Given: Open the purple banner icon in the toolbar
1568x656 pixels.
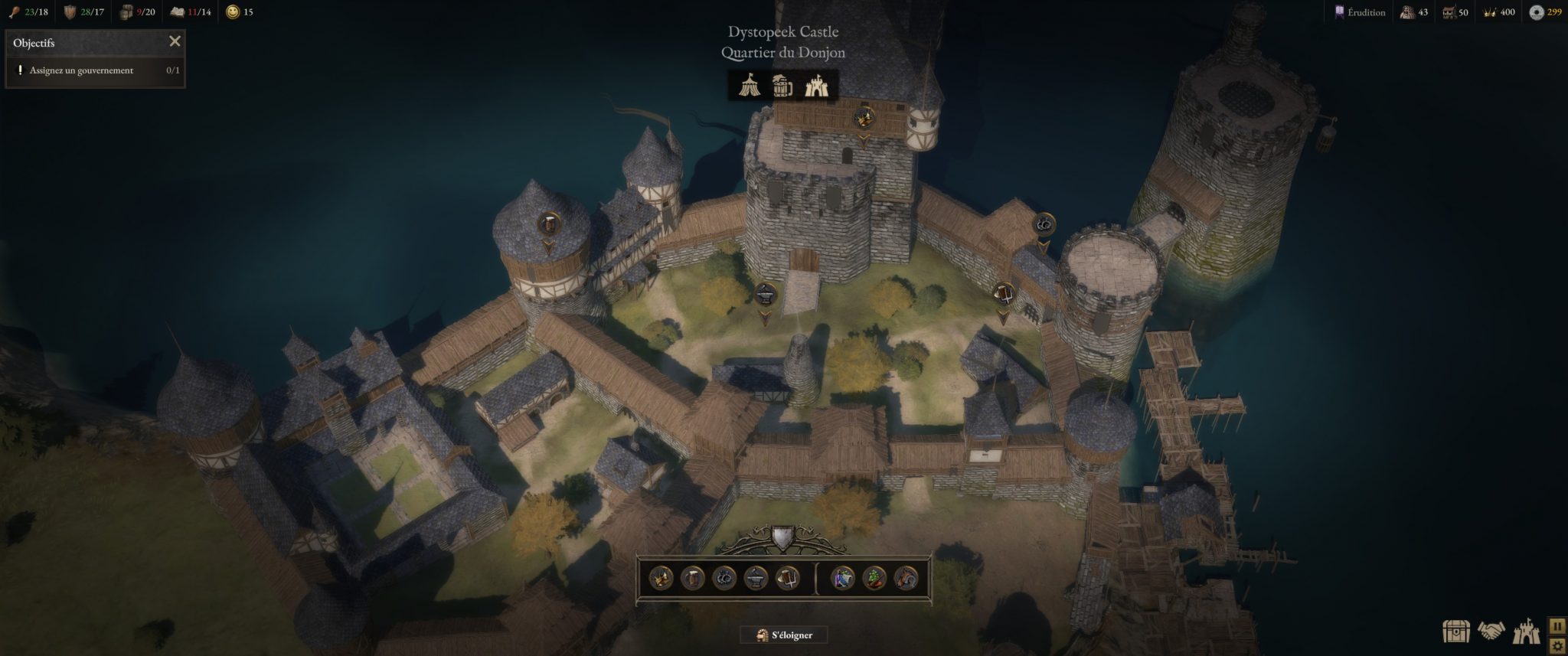Looking at the screenshot, I should (843, 578).
